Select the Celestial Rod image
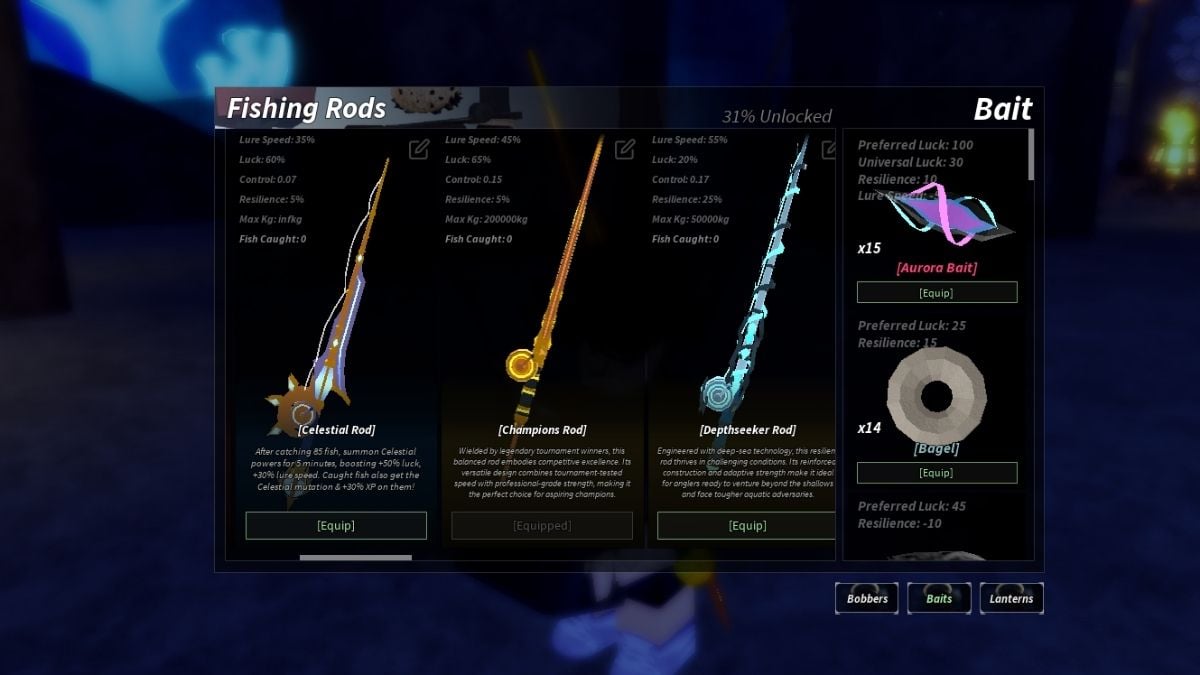The image size is (1200, 675). point(325,300)
